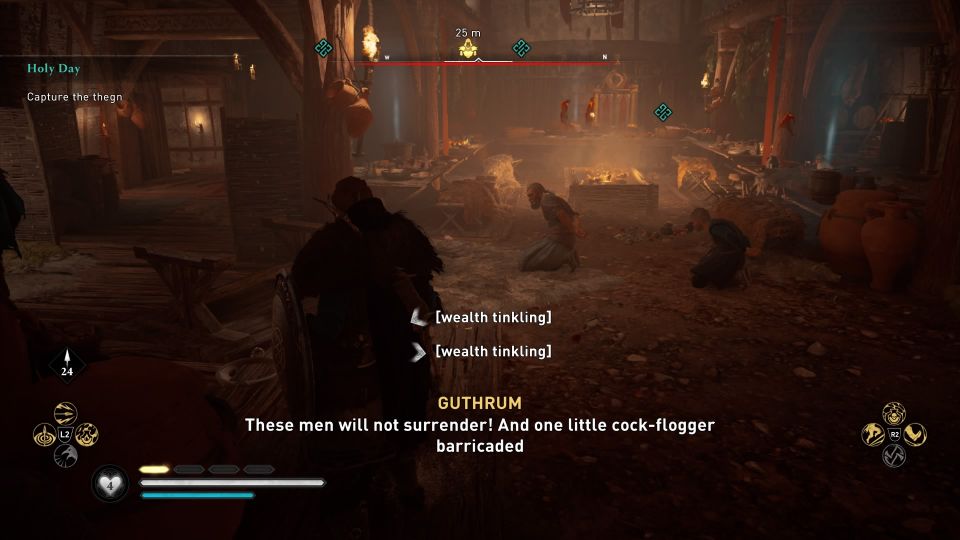Trigger the flame ranged ability icon
Screen dimensions: 960x540
pyautogui.click(x=86, y=435)
